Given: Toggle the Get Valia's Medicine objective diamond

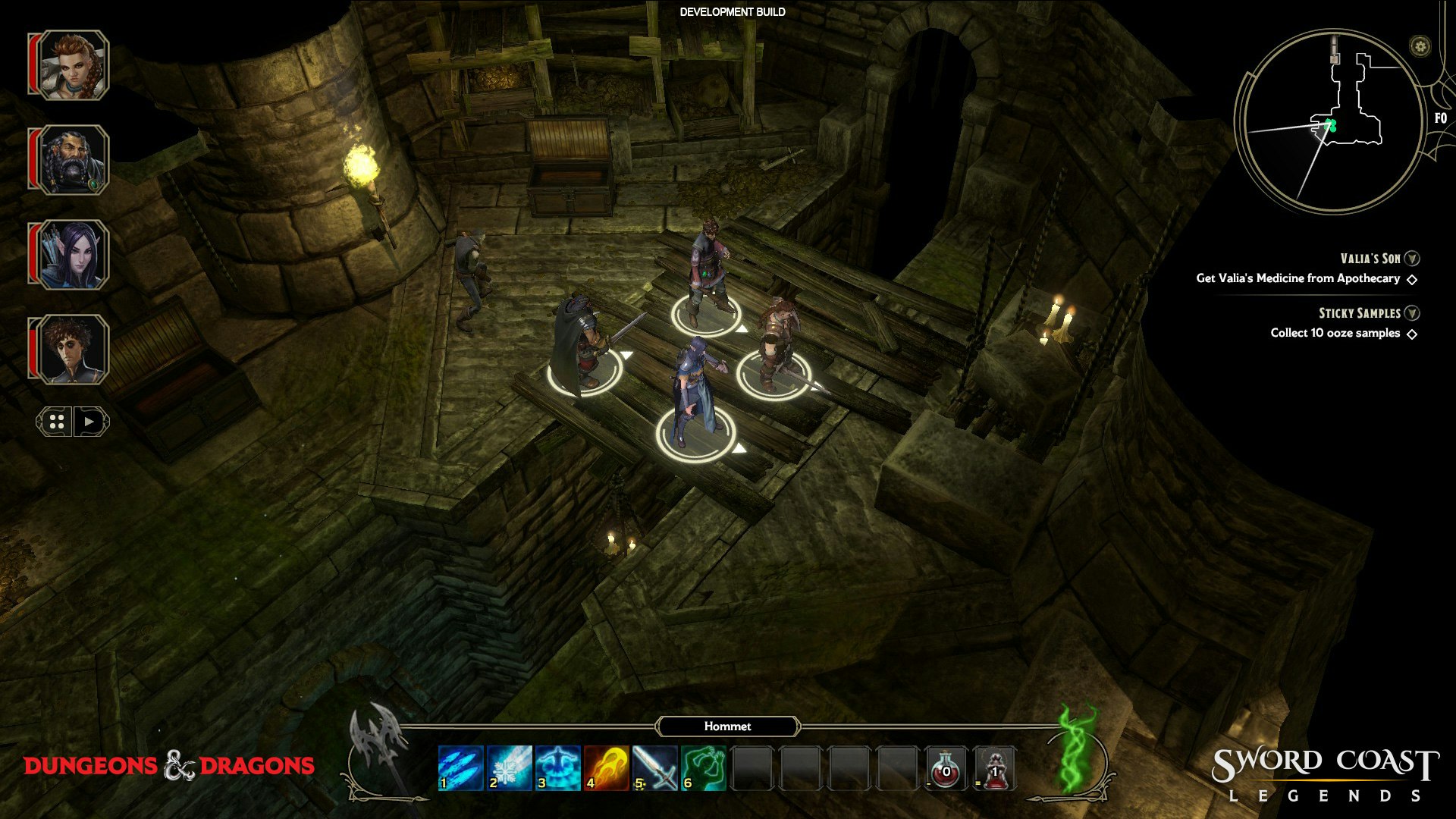Looking at the screenshot, I should [x=1412, y=279].
